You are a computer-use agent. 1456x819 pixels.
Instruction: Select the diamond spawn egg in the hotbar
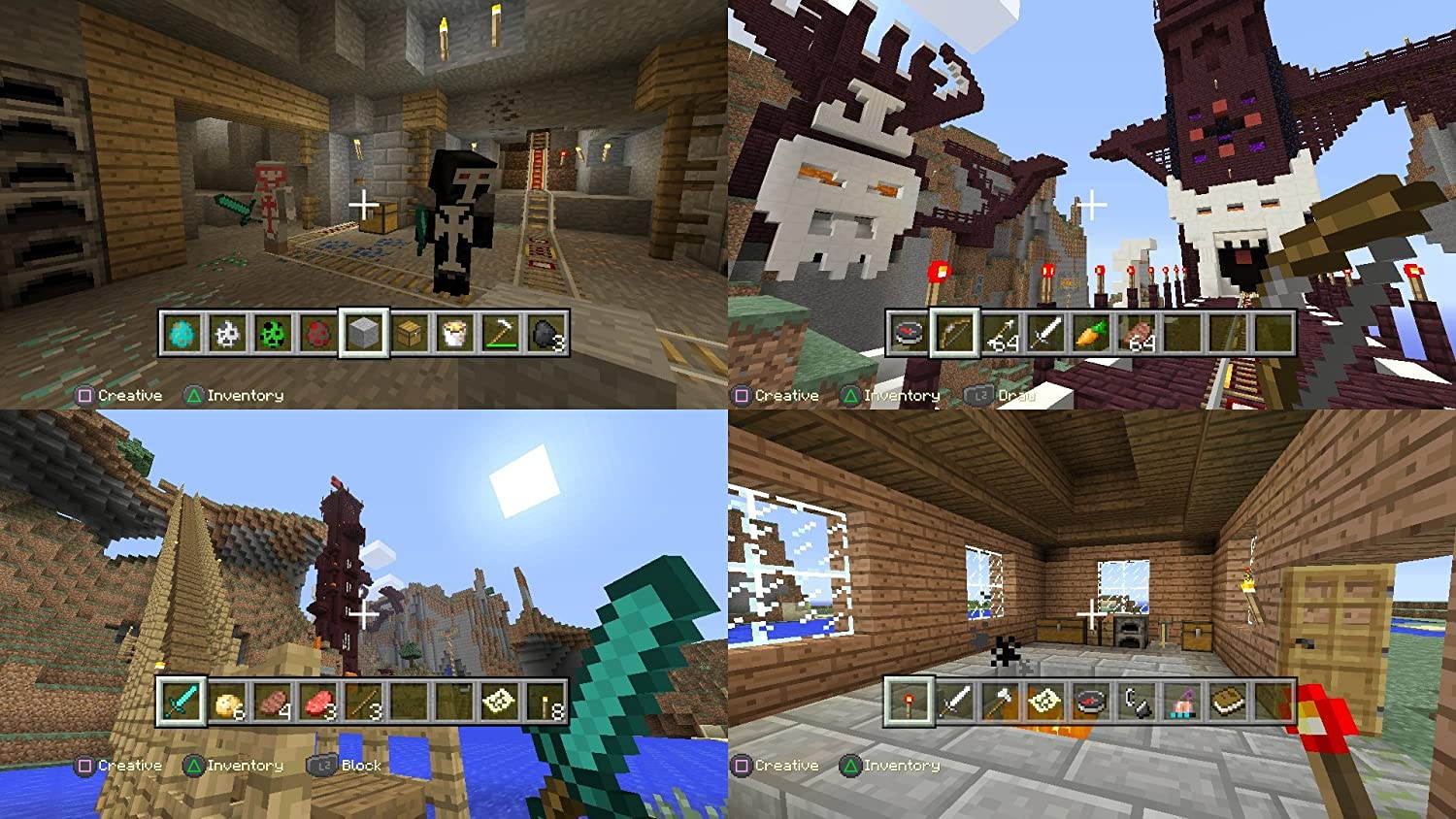(x=181, y=336)
